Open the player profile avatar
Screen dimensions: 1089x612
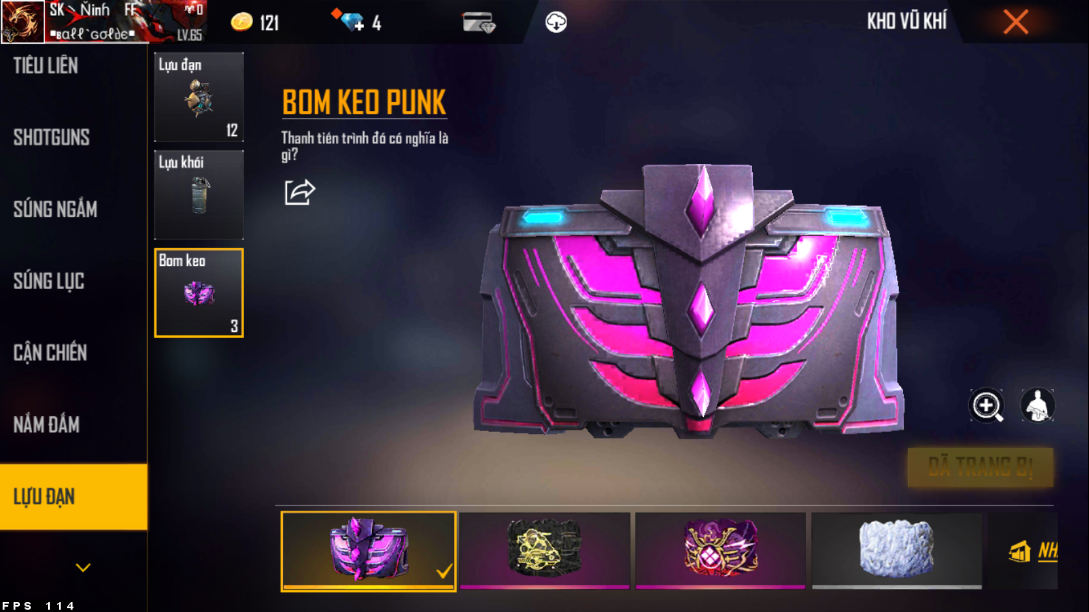pyautogui.click(x=22, y=22)
